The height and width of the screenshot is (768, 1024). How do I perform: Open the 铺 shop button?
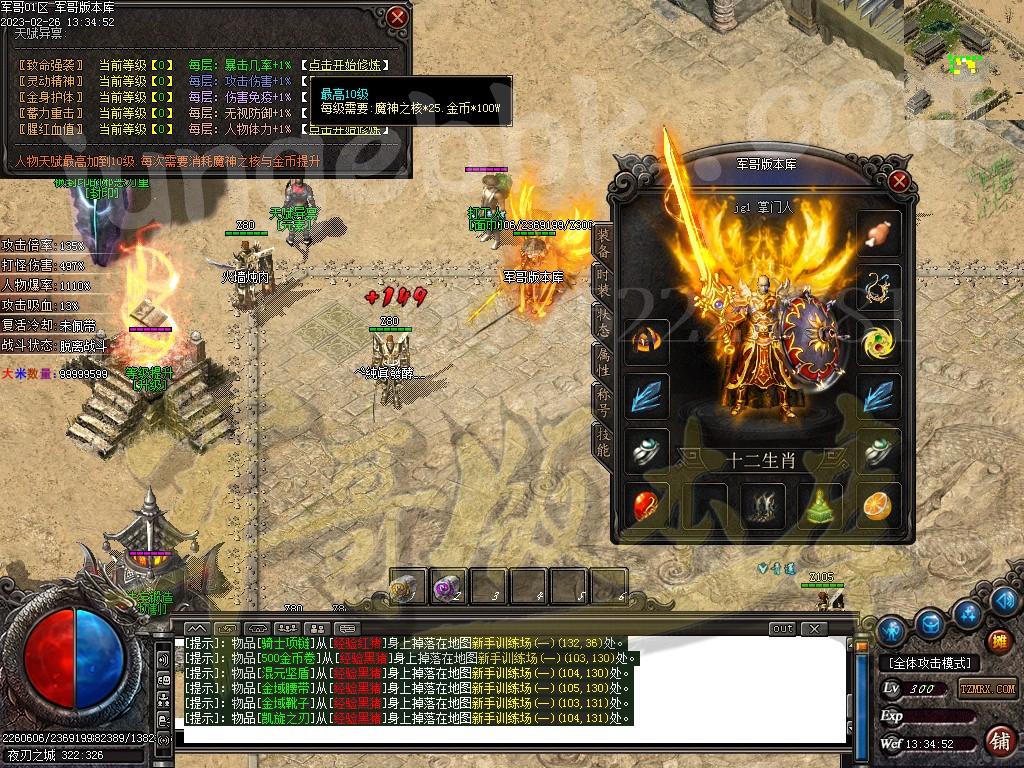(998, 741)
